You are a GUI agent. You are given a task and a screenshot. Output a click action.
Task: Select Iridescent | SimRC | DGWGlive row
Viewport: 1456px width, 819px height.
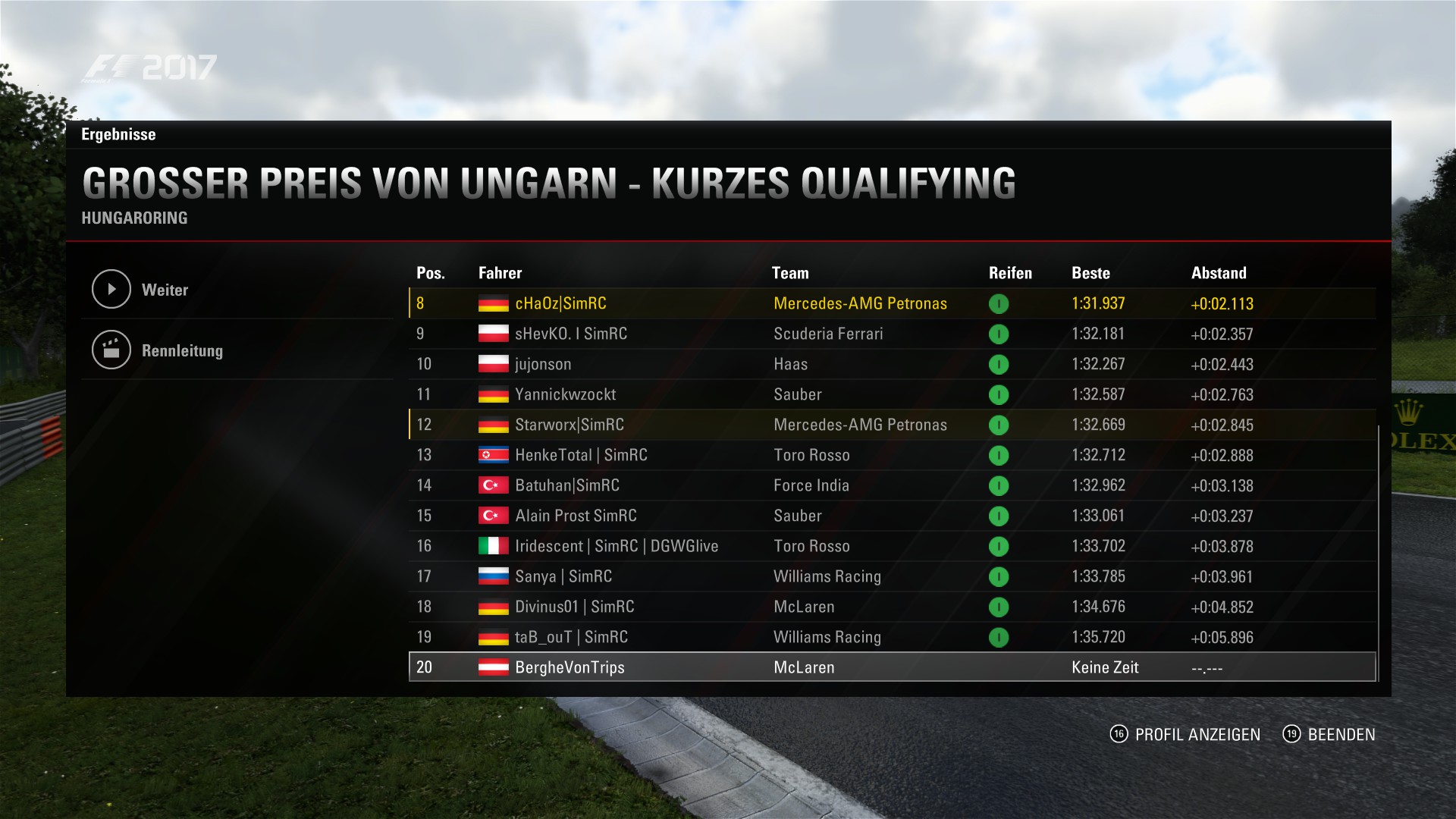pyautogui.click(x=616, y=546)
